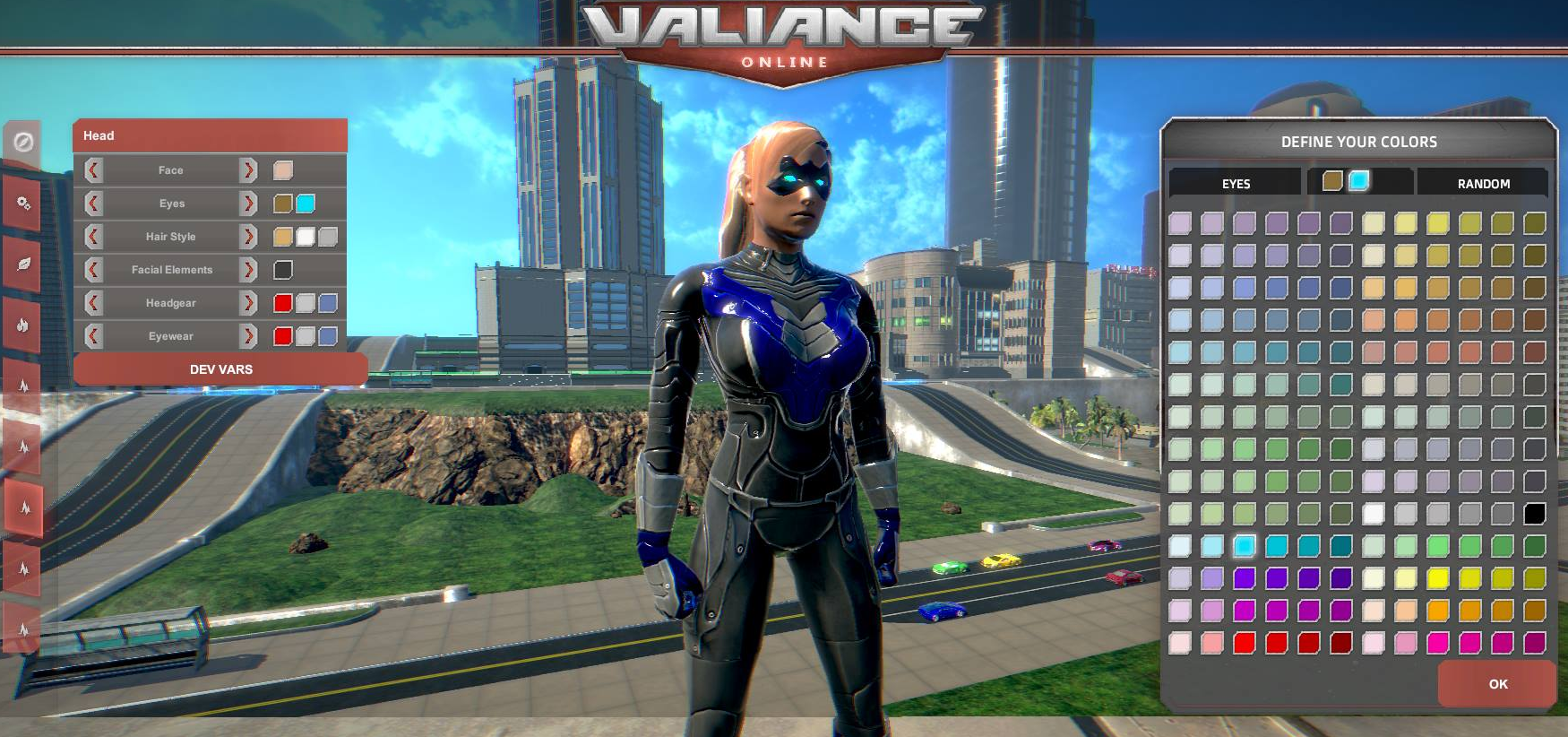This screenshot has height=737, width=1568.
Task: Open the gear settings icon on the left sidebar
Action: click(25, 204)
